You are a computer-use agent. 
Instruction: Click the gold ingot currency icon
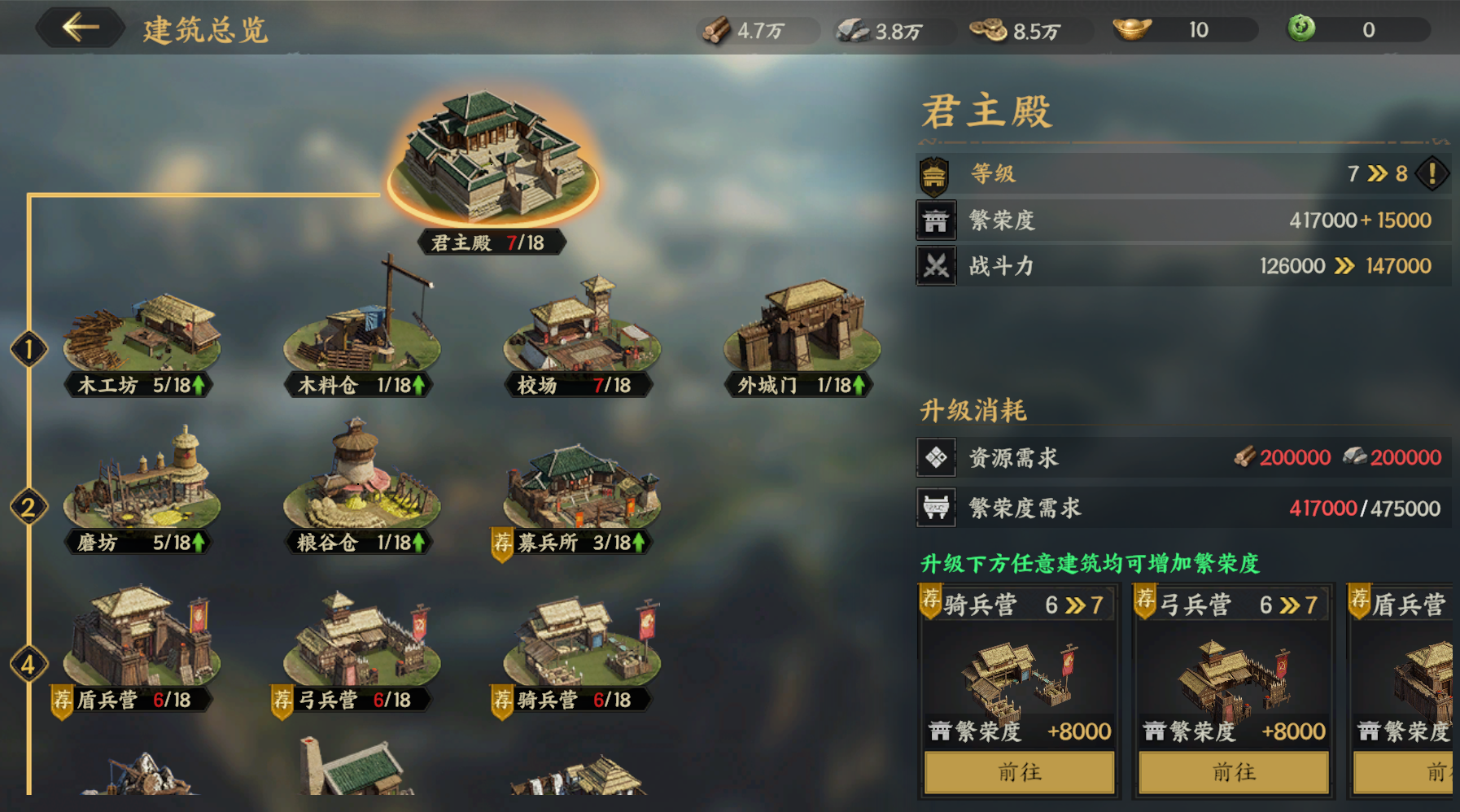[1132, 29]
